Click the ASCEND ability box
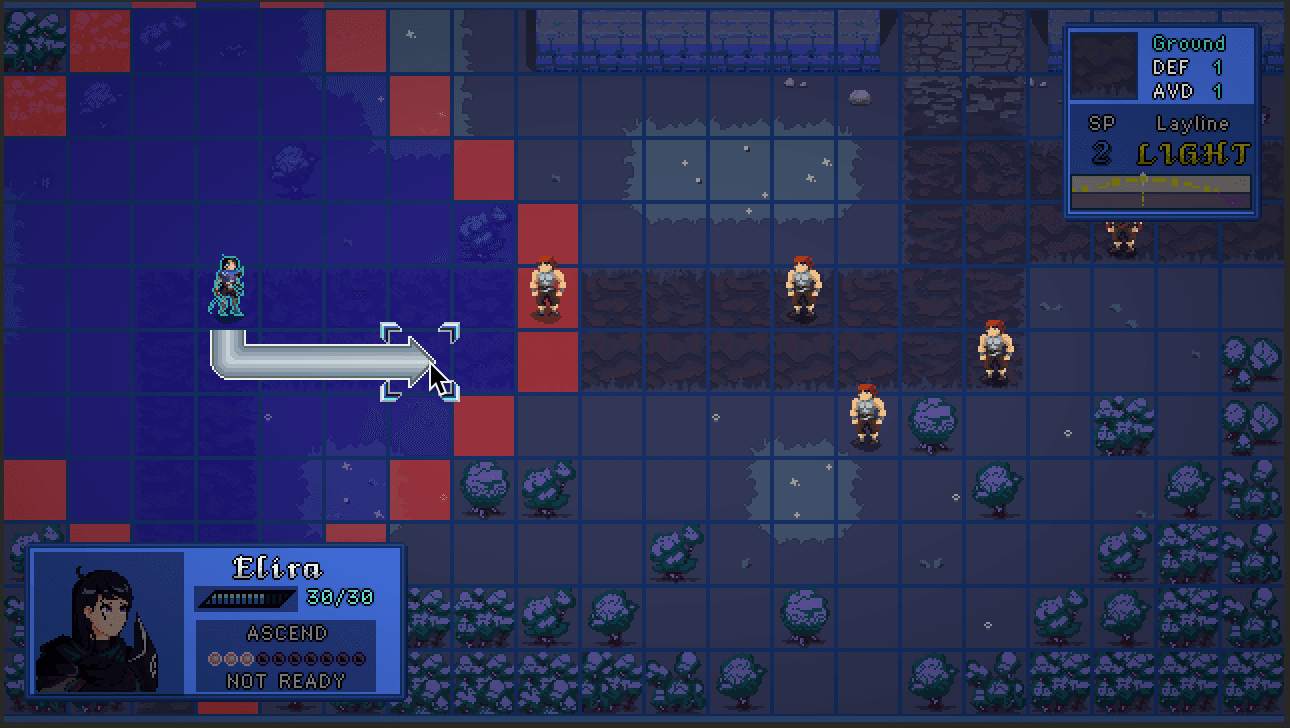This screenshot has width=1290, height=728. (286, 656)
